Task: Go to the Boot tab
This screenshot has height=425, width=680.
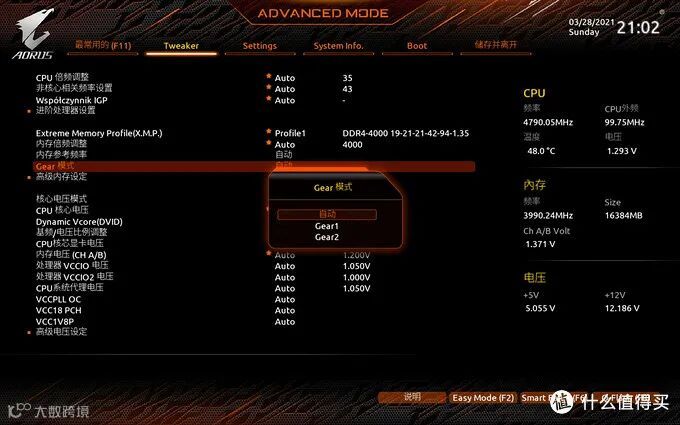Action: (417, 46)
